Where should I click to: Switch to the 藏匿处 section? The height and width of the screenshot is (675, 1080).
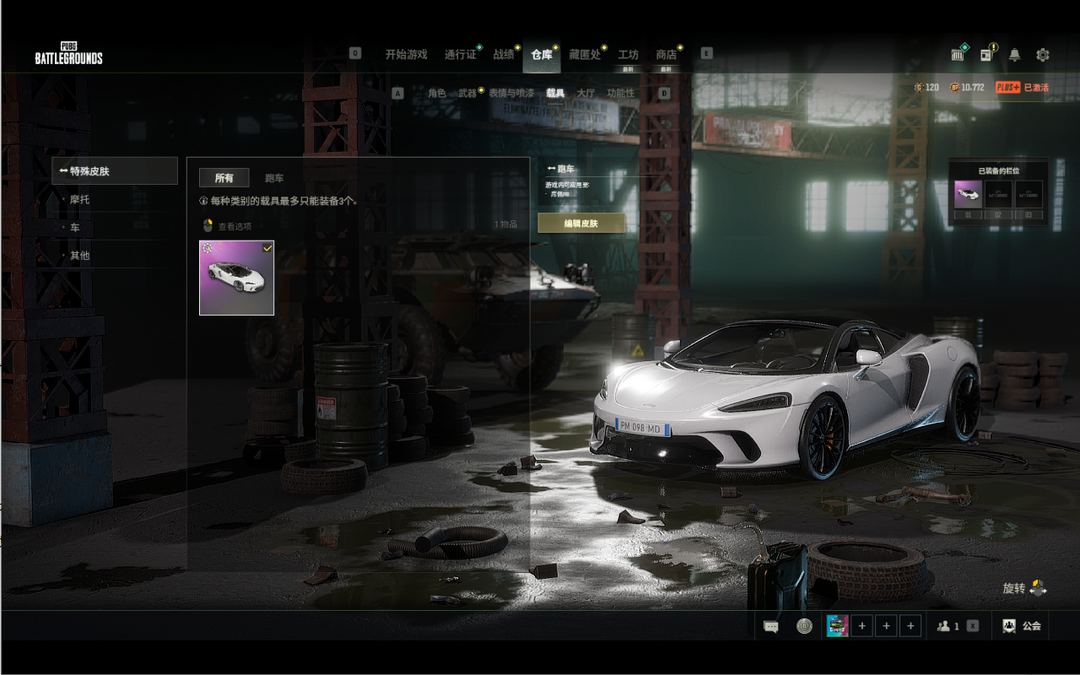[584, 54]
